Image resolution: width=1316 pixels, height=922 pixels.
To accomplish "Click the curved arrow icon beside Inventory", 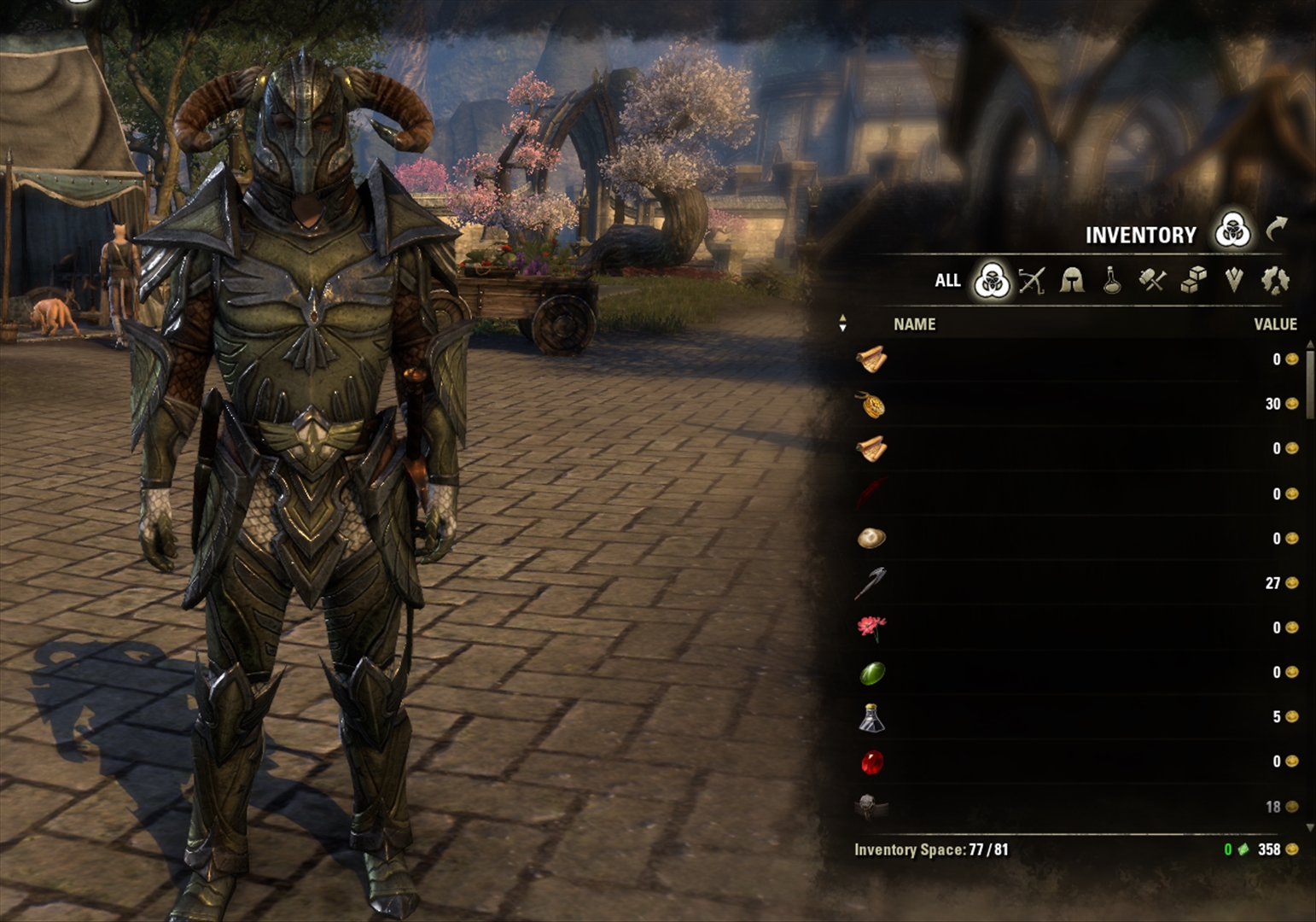I will tap(1276, 229).
